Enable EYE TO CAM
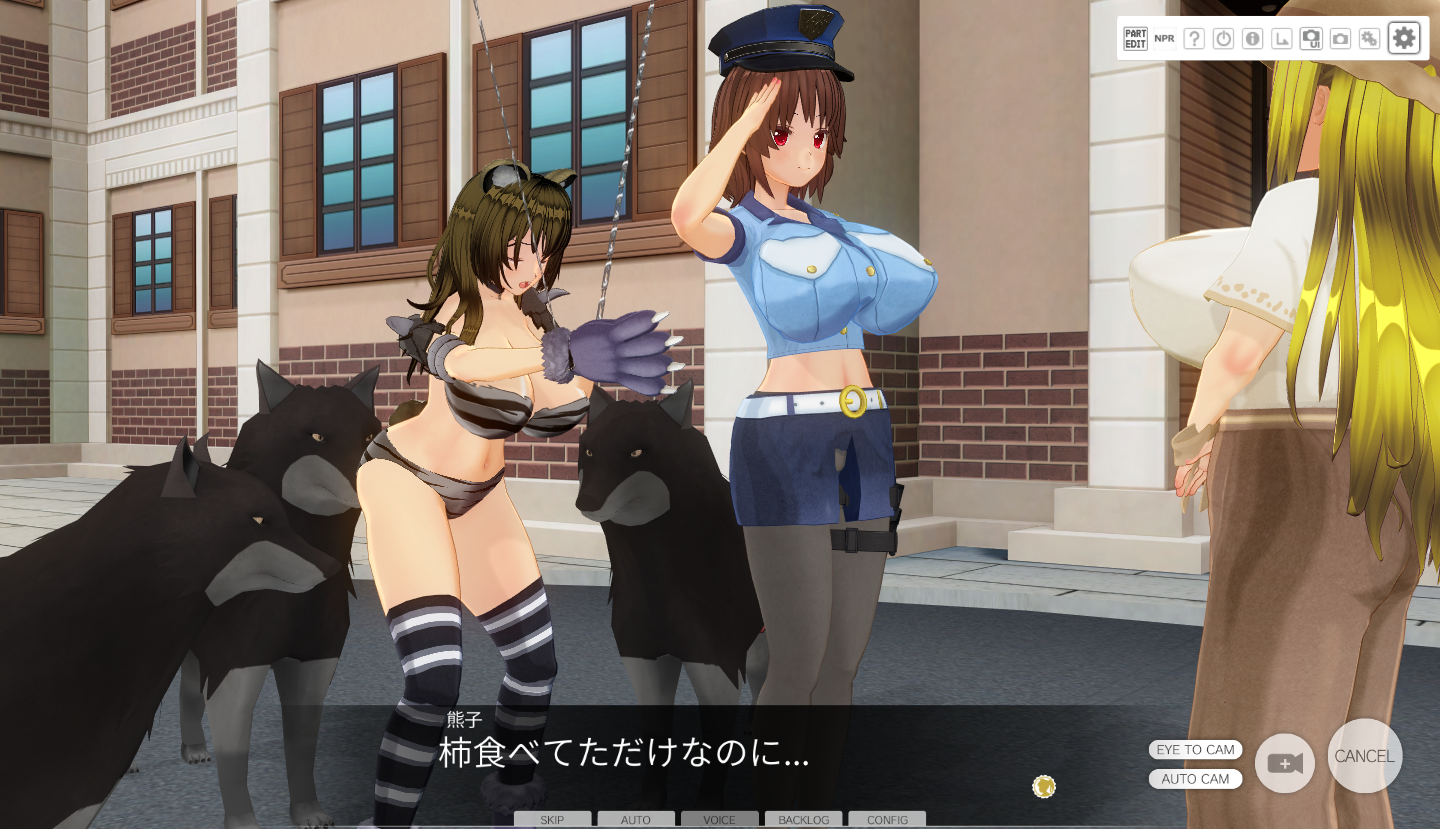 point(1195,750)
